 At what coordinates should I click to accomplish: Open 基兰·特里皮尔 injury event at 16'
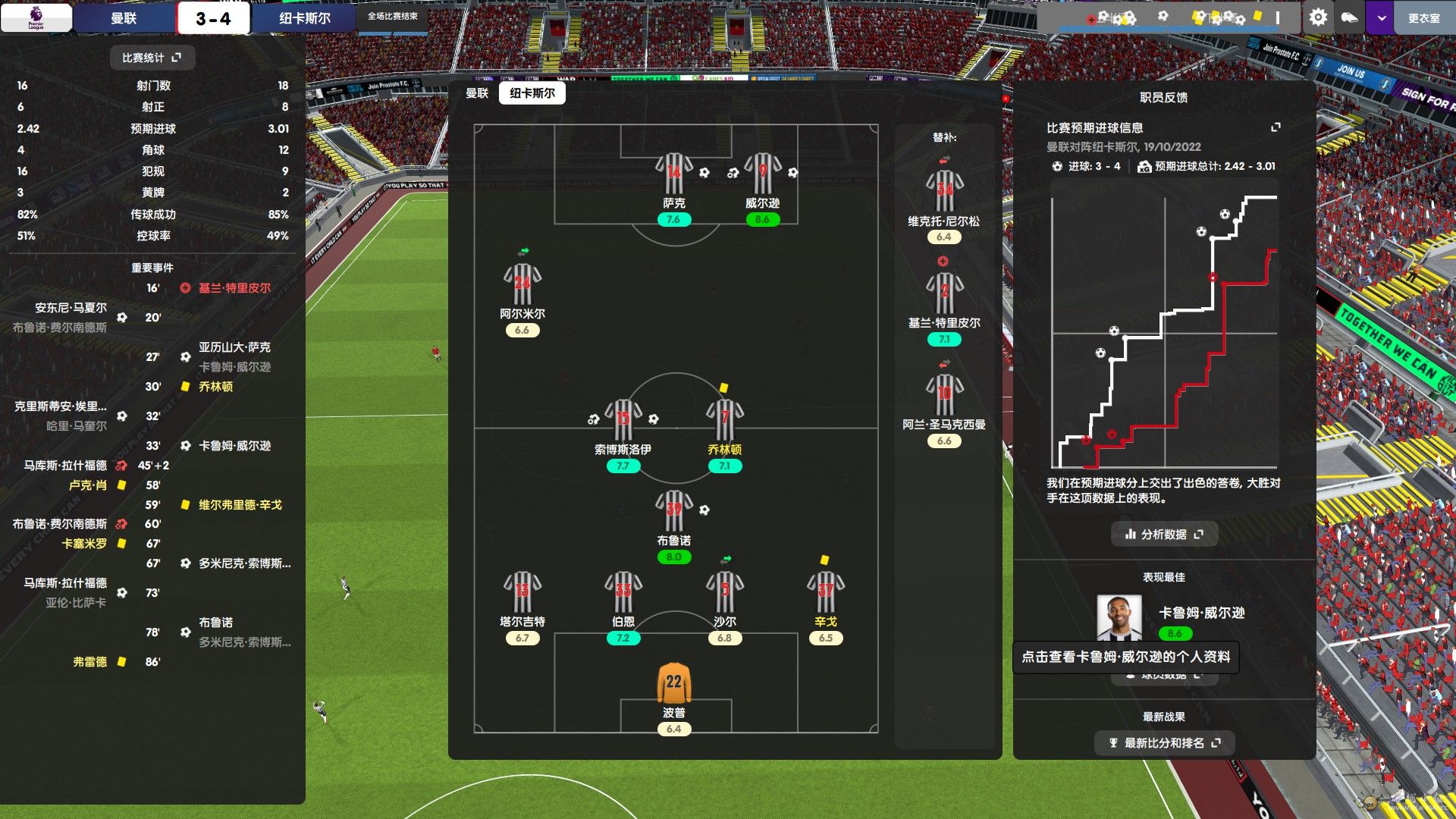point(234,288)
